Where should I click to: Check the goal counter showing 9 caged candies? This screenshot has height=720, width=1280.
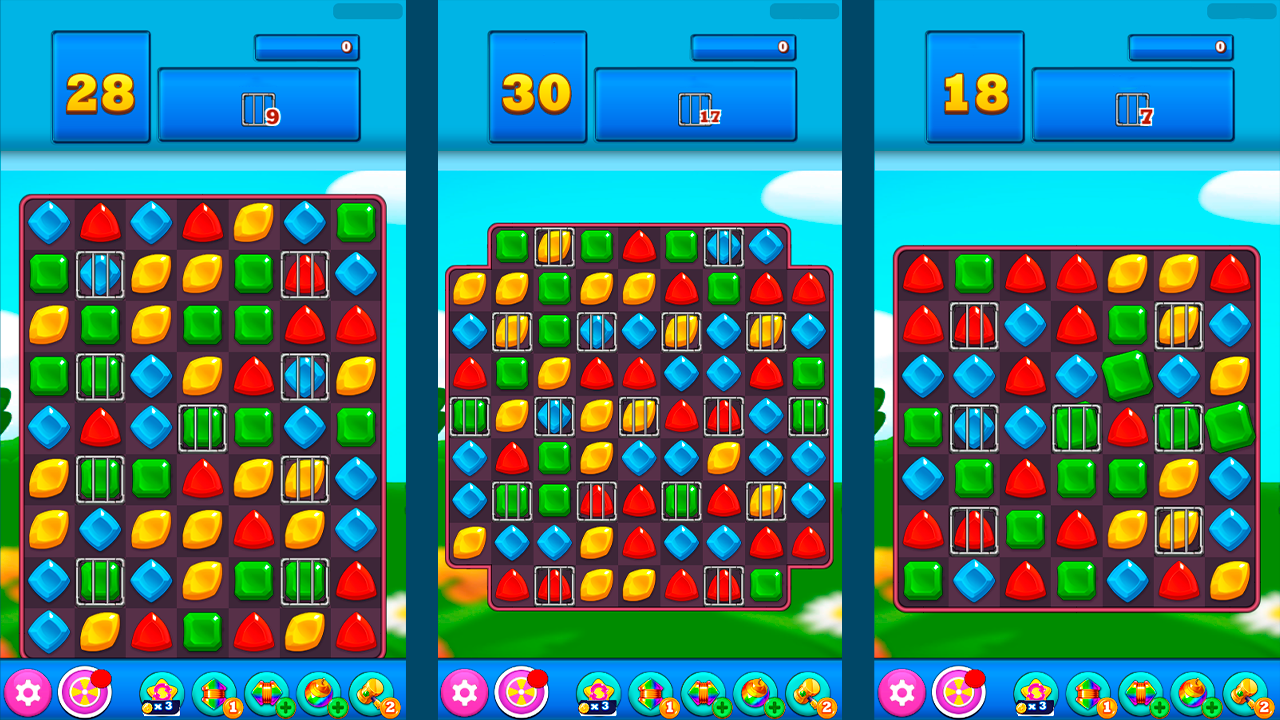(x=258, y=107)
